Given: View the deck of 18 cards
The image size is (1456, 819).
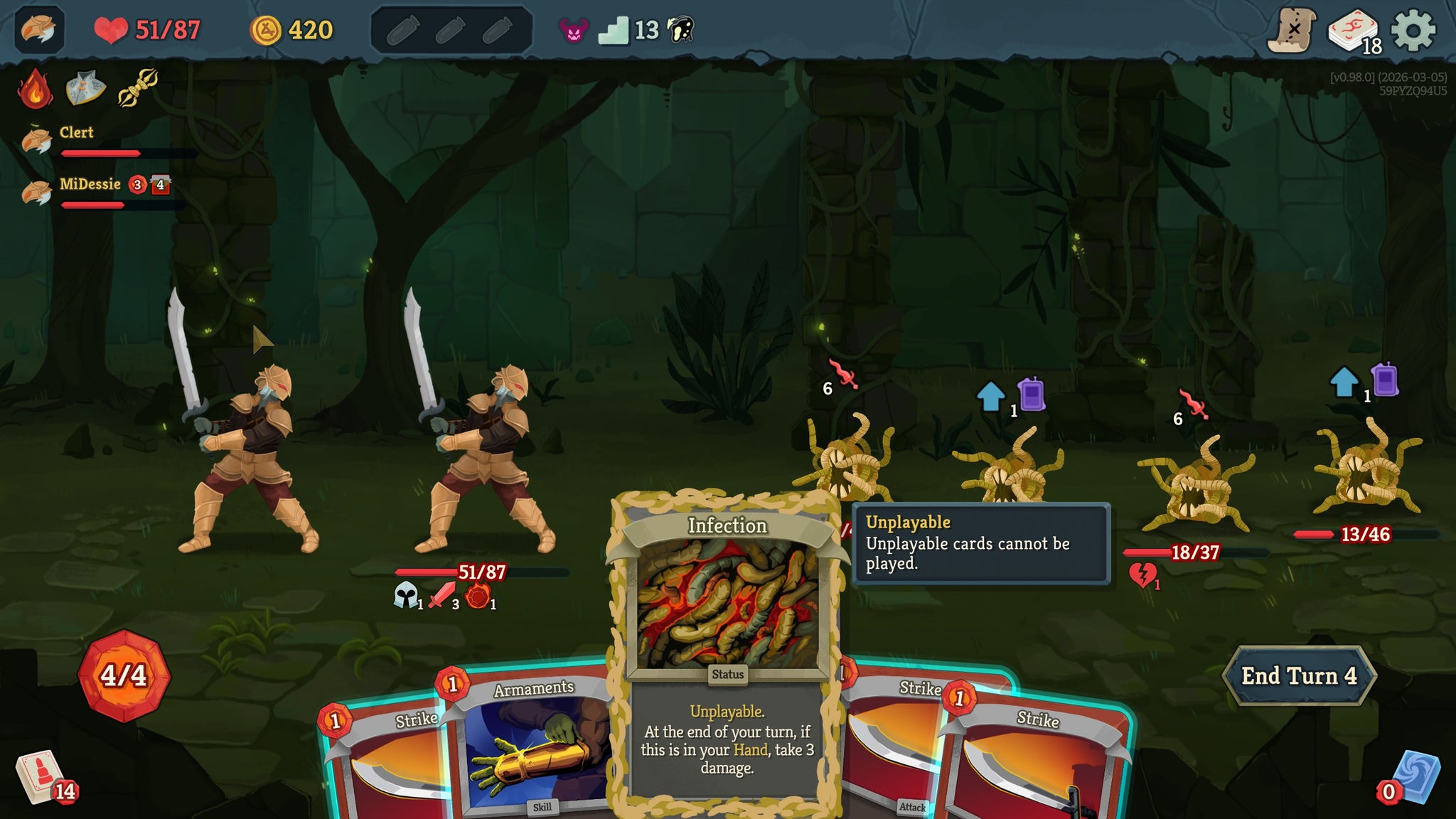Looking at the screenshot, I should click(1353, 32).
